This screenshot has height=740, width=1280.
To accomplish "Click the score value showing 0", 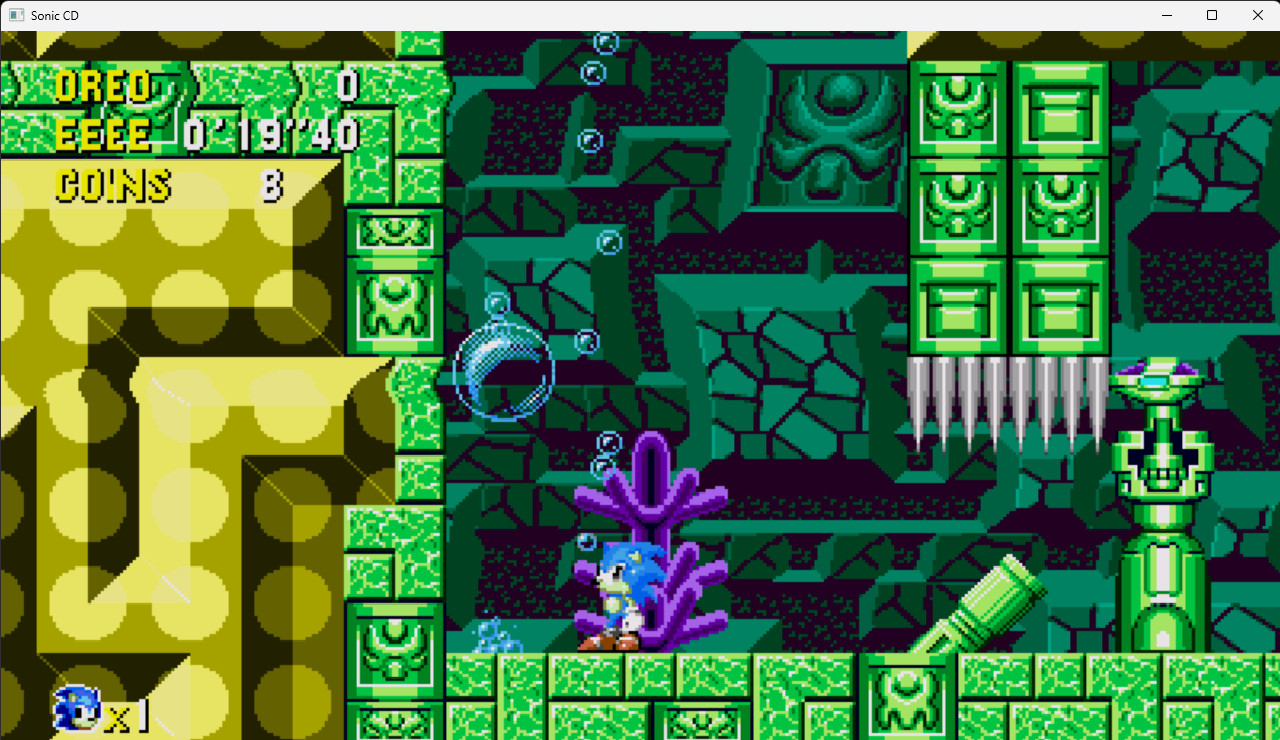I will point(349,87).
